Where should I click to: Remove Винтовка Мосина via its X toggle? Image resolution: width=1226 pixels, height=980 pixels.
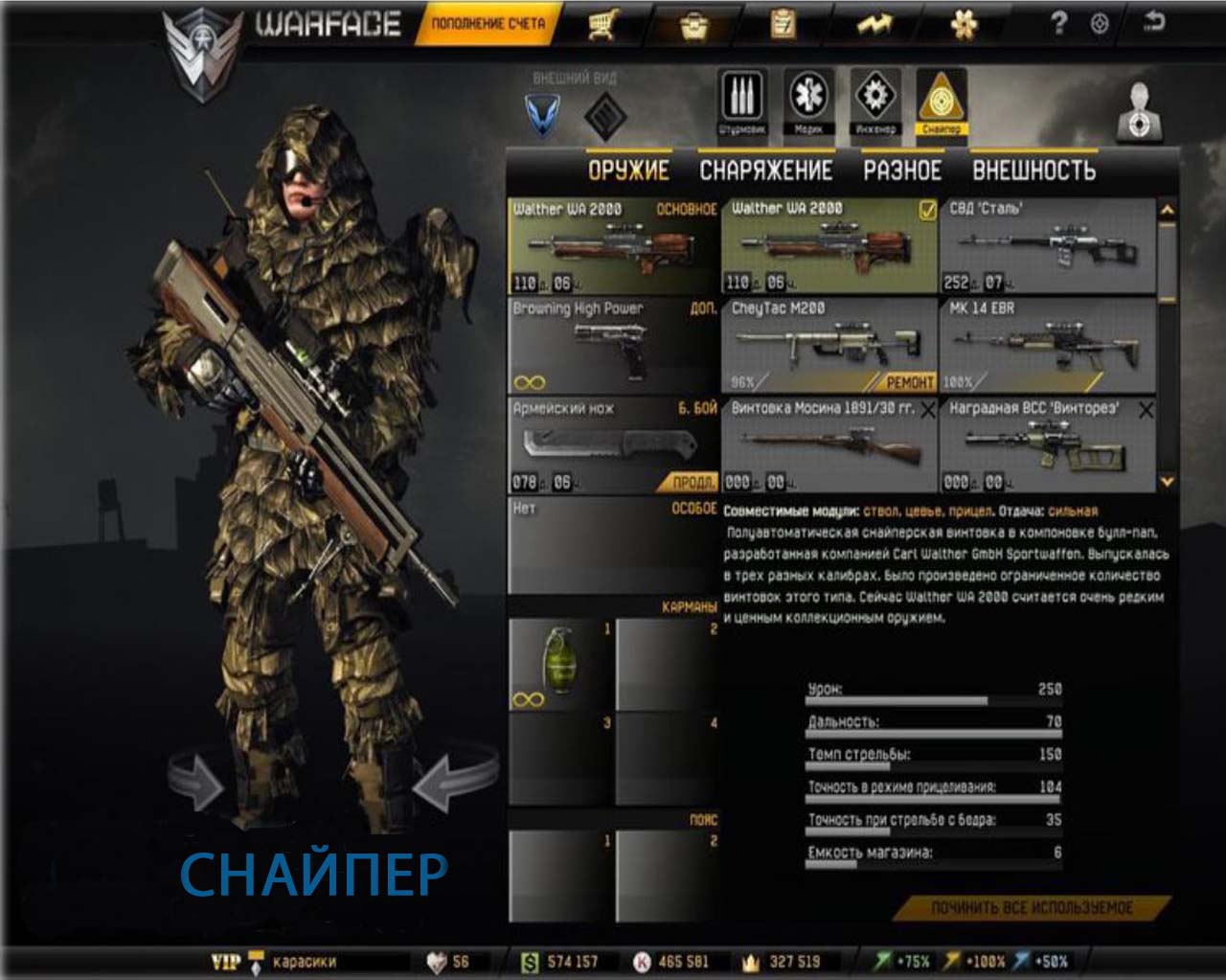pos(927,409)
